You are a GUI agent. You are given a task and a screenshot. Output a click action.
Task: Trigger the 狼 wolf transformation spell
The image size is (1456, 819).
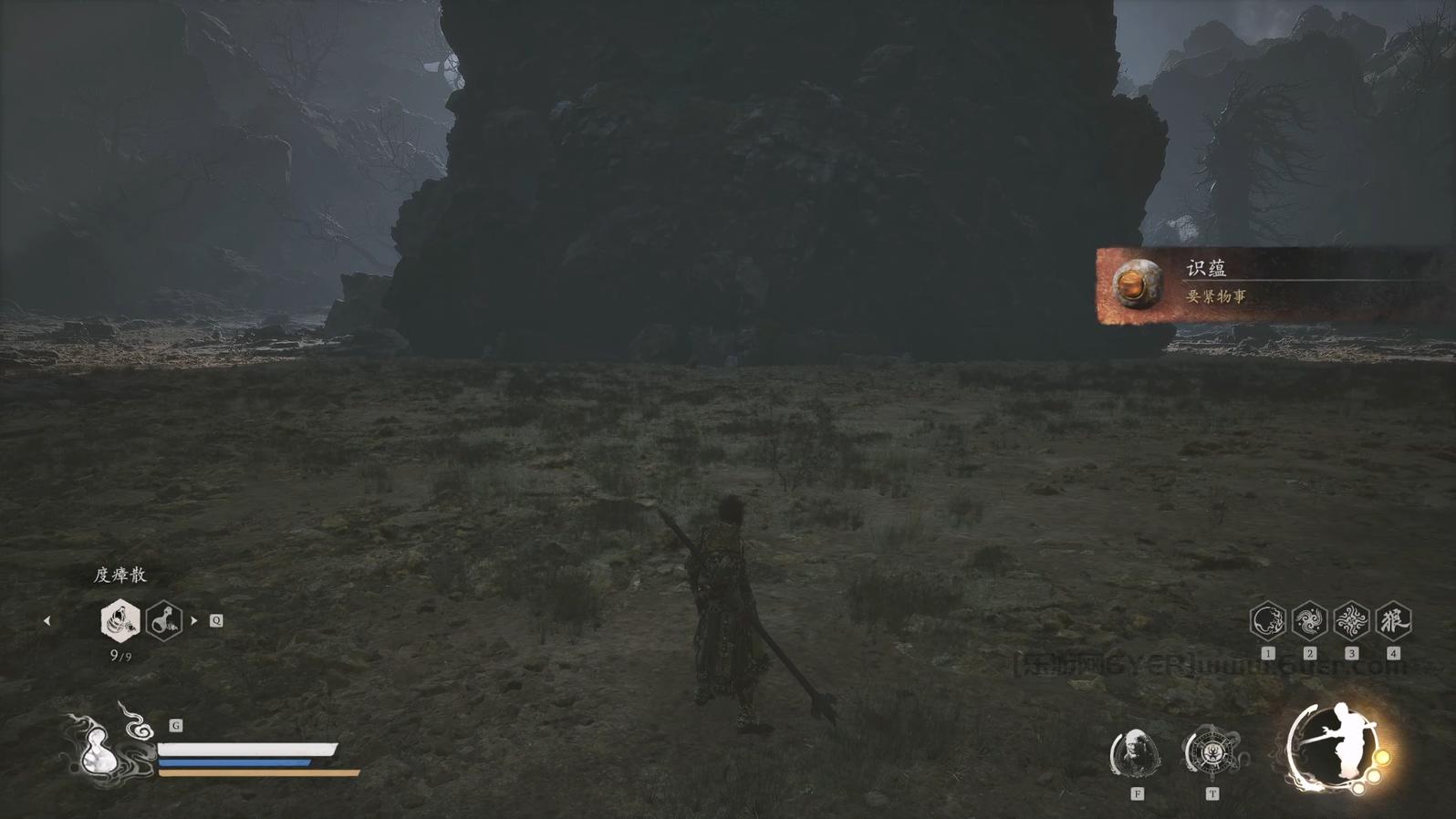pos(1393,621)
